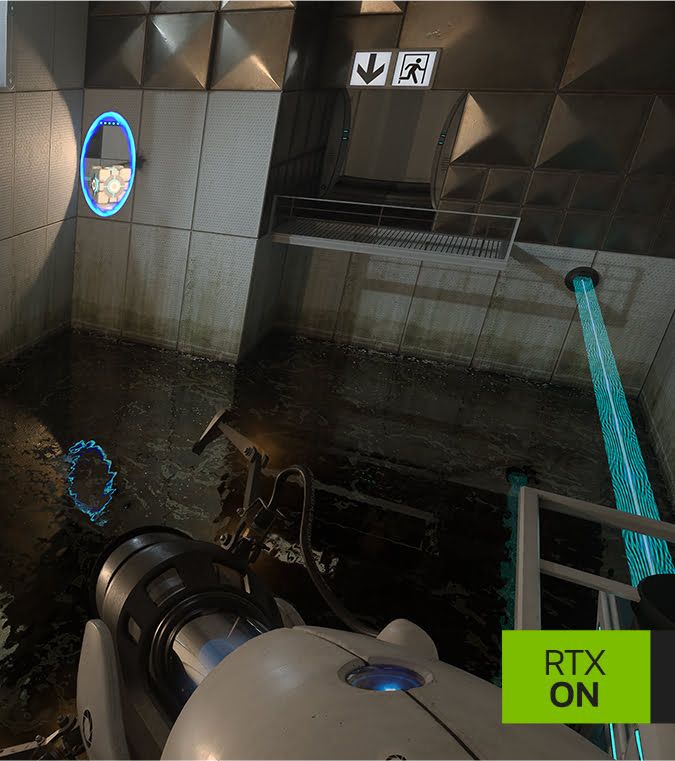
Task: Click the green RTX ON badge
Action: [x=575, y=676]
